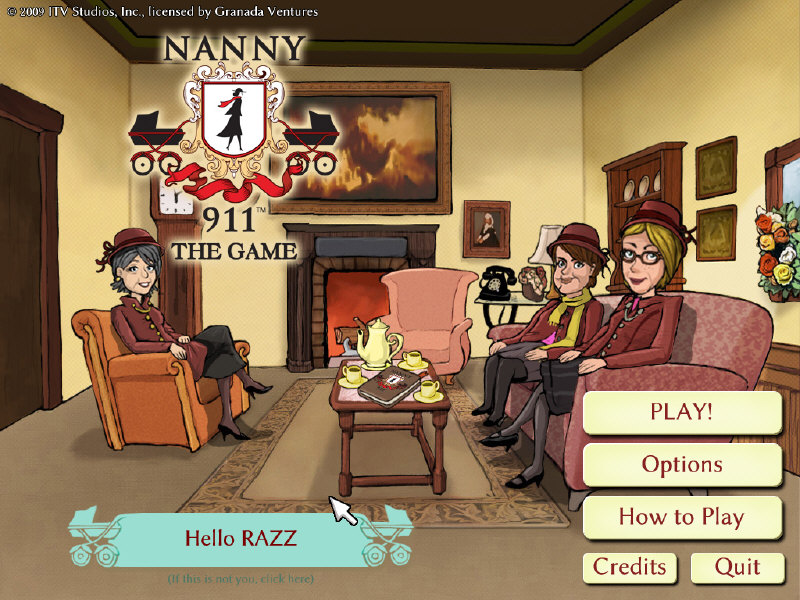Click the "If this is not you" link
800x600 pixels.
(x=240, y=579)
